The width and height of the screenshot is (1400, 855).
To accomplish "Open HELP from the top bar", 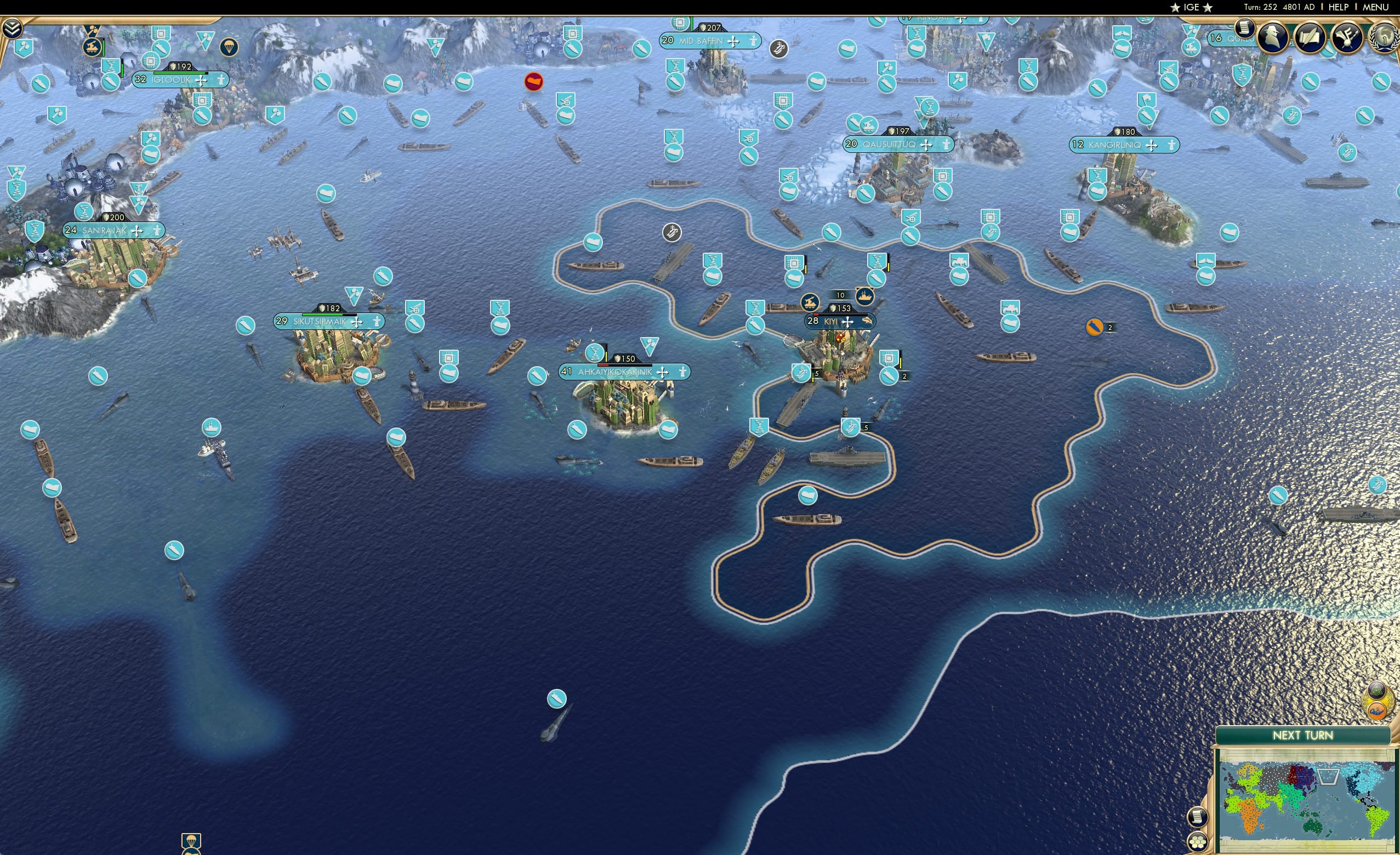I will pos(1339,7).
